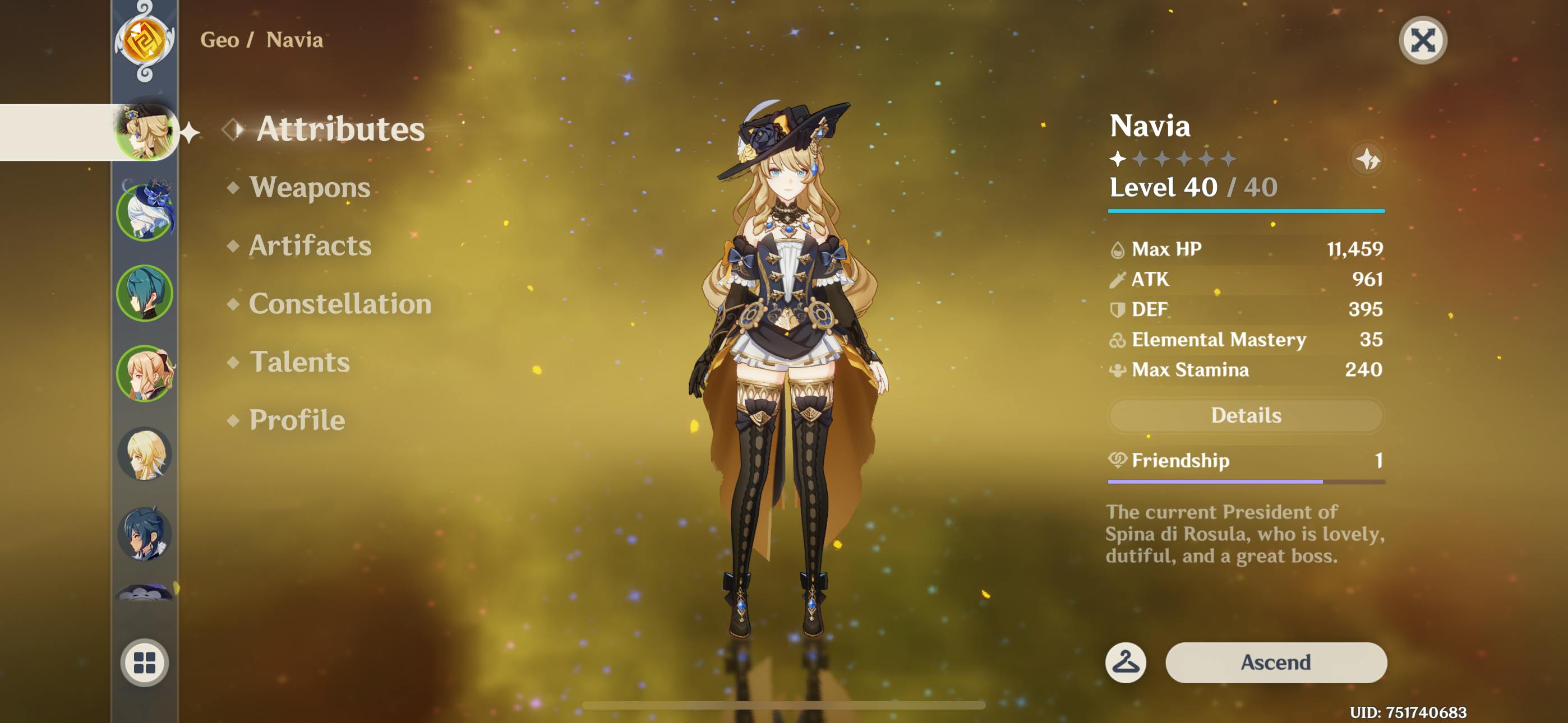The width and height of the screenshot is (1568, 723).
Task: Choose the white-haired character with blue hat
Action: (144, 211)
